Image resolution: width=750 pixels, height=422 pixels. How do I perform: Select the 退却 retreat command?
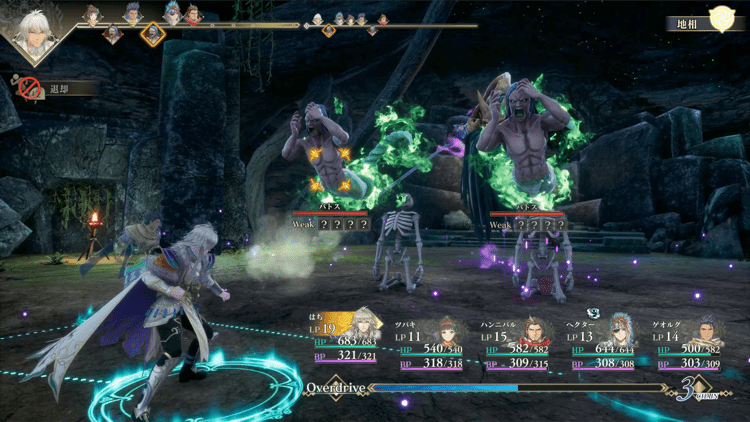[50, 88]
